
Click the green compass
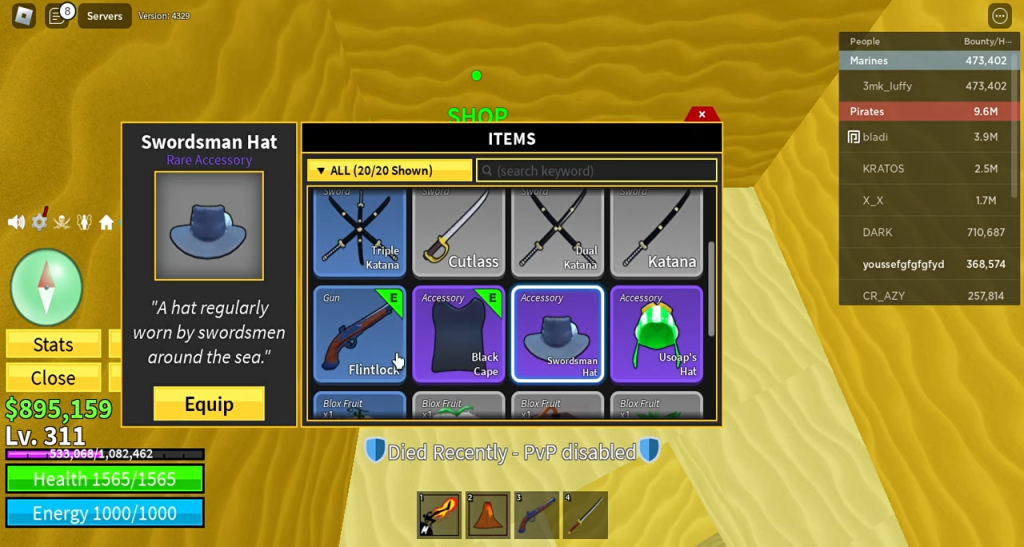46,288
